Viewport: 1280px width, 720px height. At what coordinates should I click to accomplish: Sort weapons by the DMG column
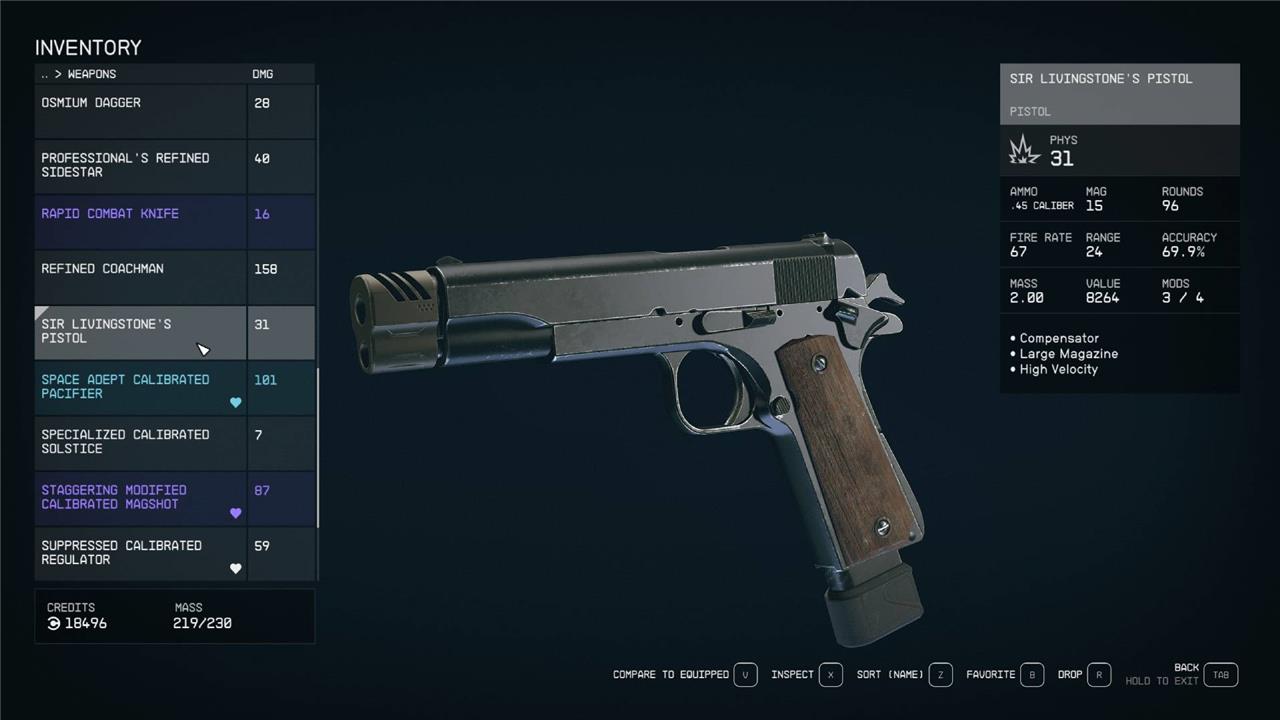(262, 74)
